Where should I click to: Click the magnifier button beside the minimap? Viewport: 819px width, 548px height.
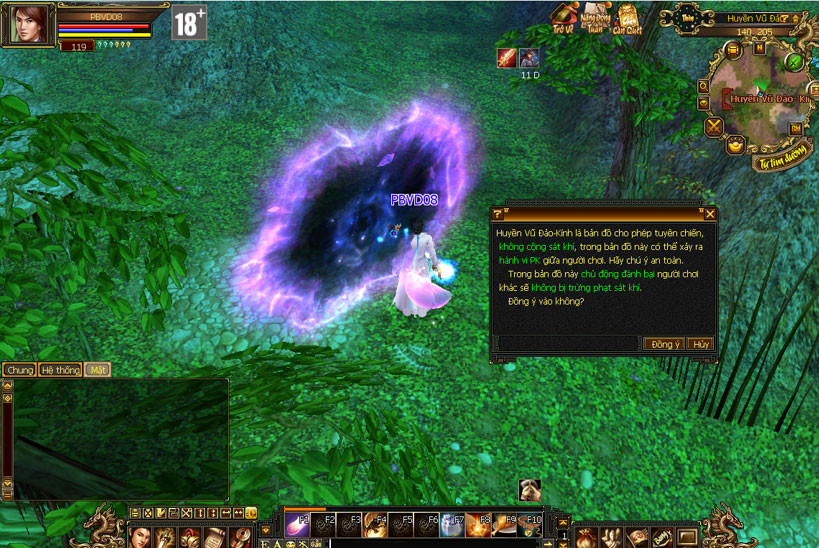coord(703,86)
